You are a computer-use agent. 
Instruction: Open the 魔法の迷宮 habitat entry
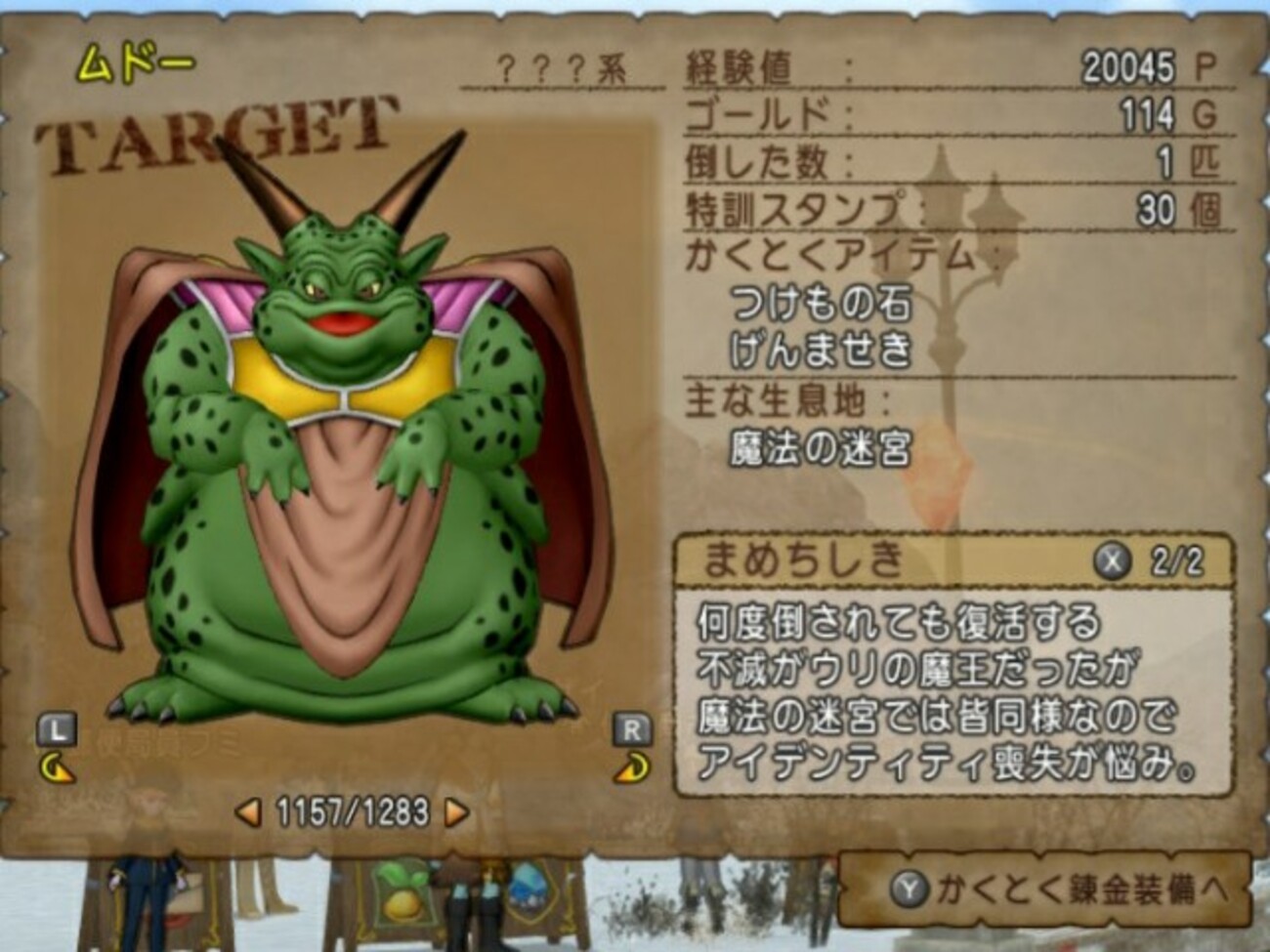(x=821, y=449)
